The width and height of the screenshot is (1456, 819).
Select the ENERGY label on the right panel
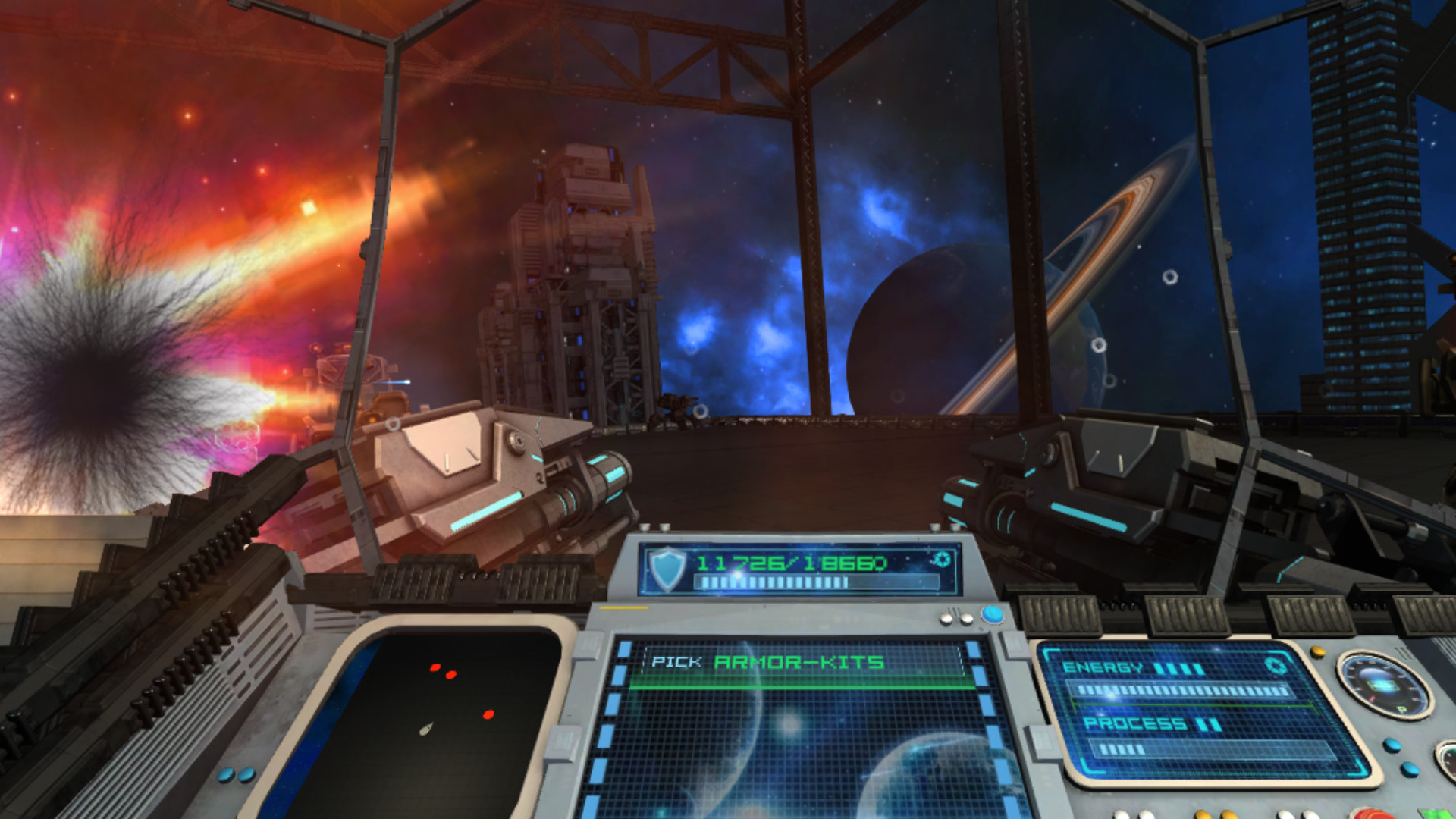[1103, 667]
